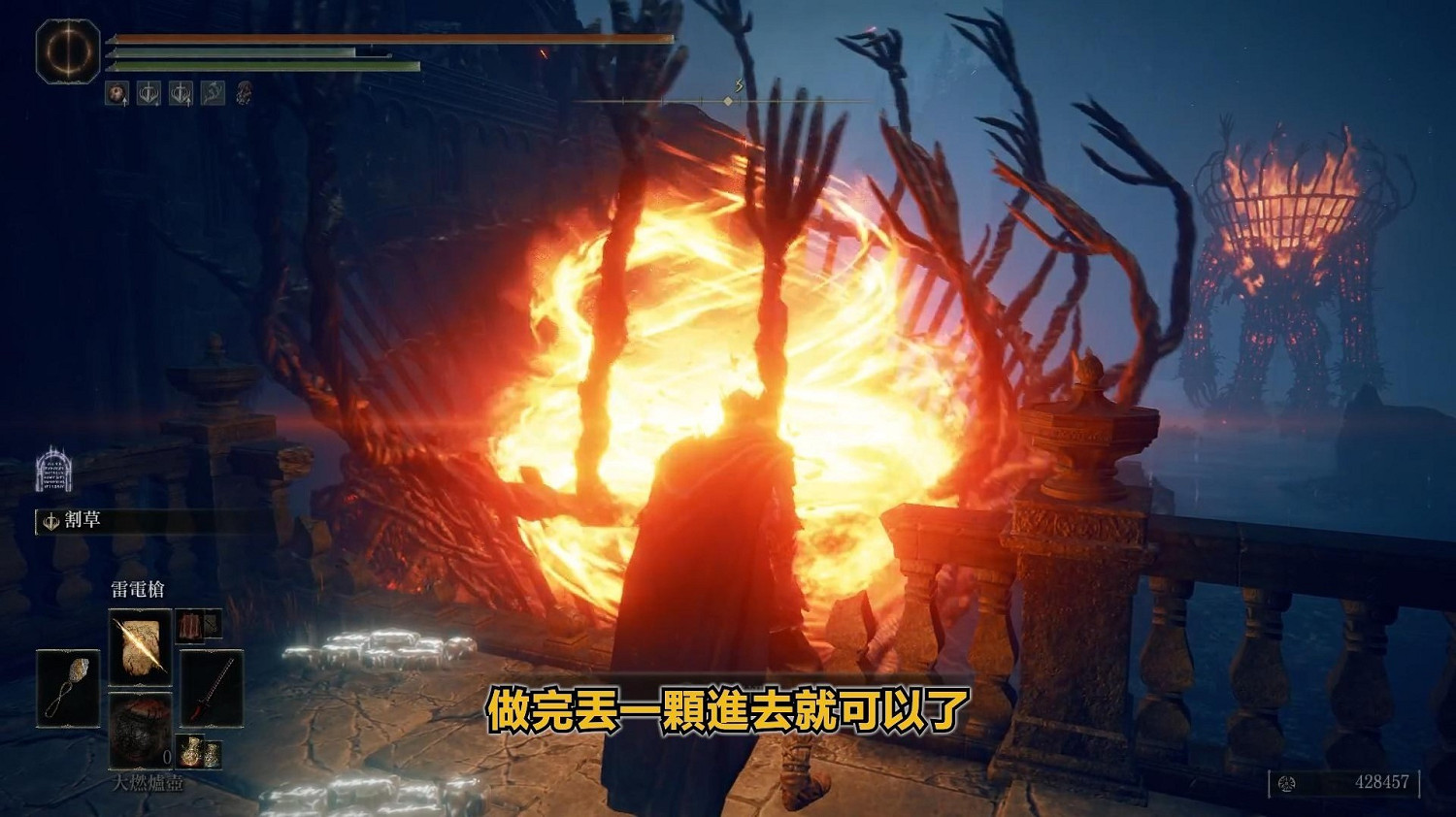
Task: Click the lightning symbol on the top compass bar
Action: click(740, 85)
